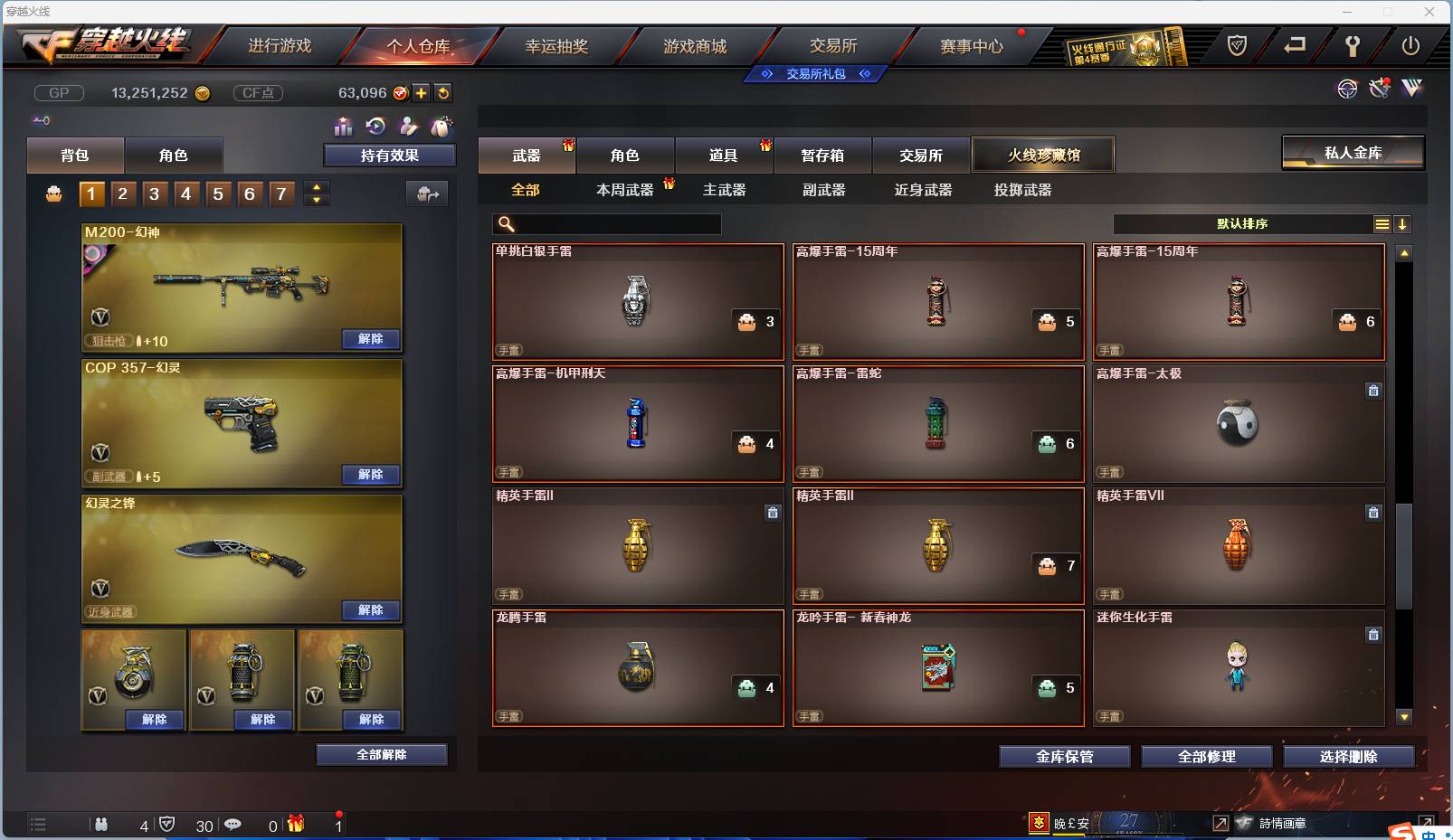The width and height of the screenshot is (1453, 840).
Task: Click the crosshair target icon below the title bar
Action: (x=1349, y=90)
